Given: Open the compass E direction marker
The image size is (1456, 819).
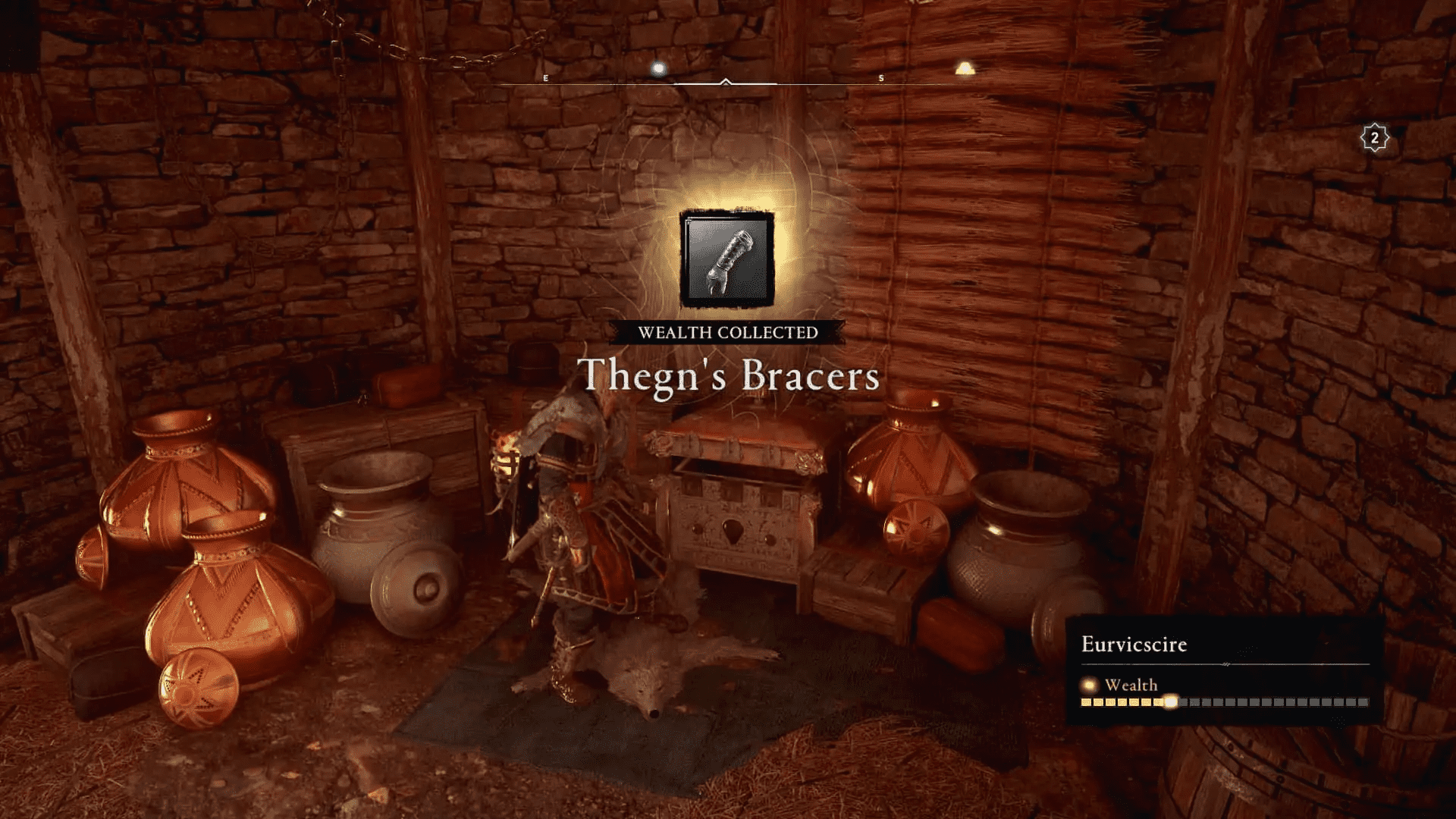Looking at the screenshot, I should pyautogui.click(x=545, y=77).
